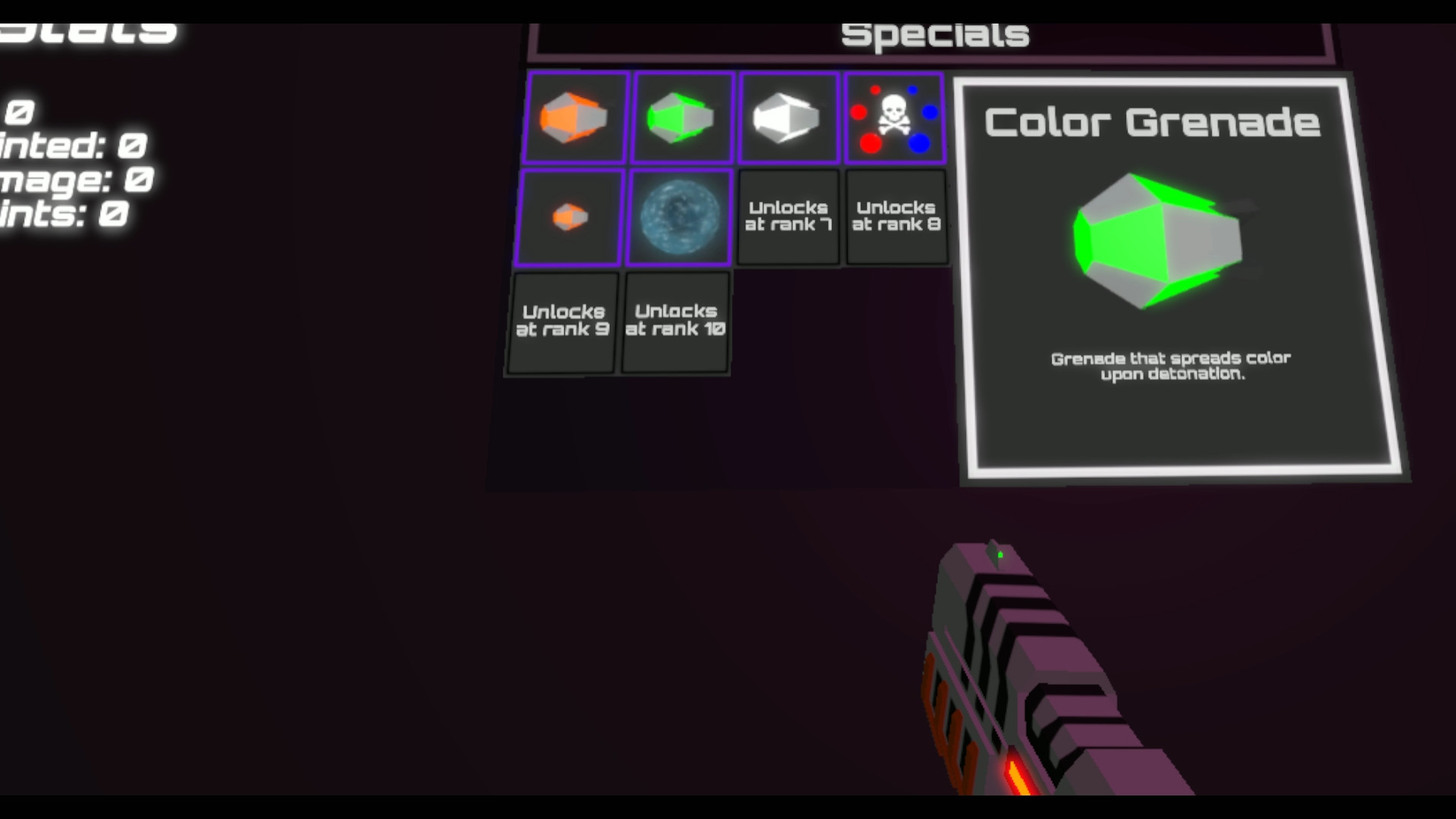
Task: Click the locked 'Unlocks at rank 7' slot
Action: pos(788,217)
